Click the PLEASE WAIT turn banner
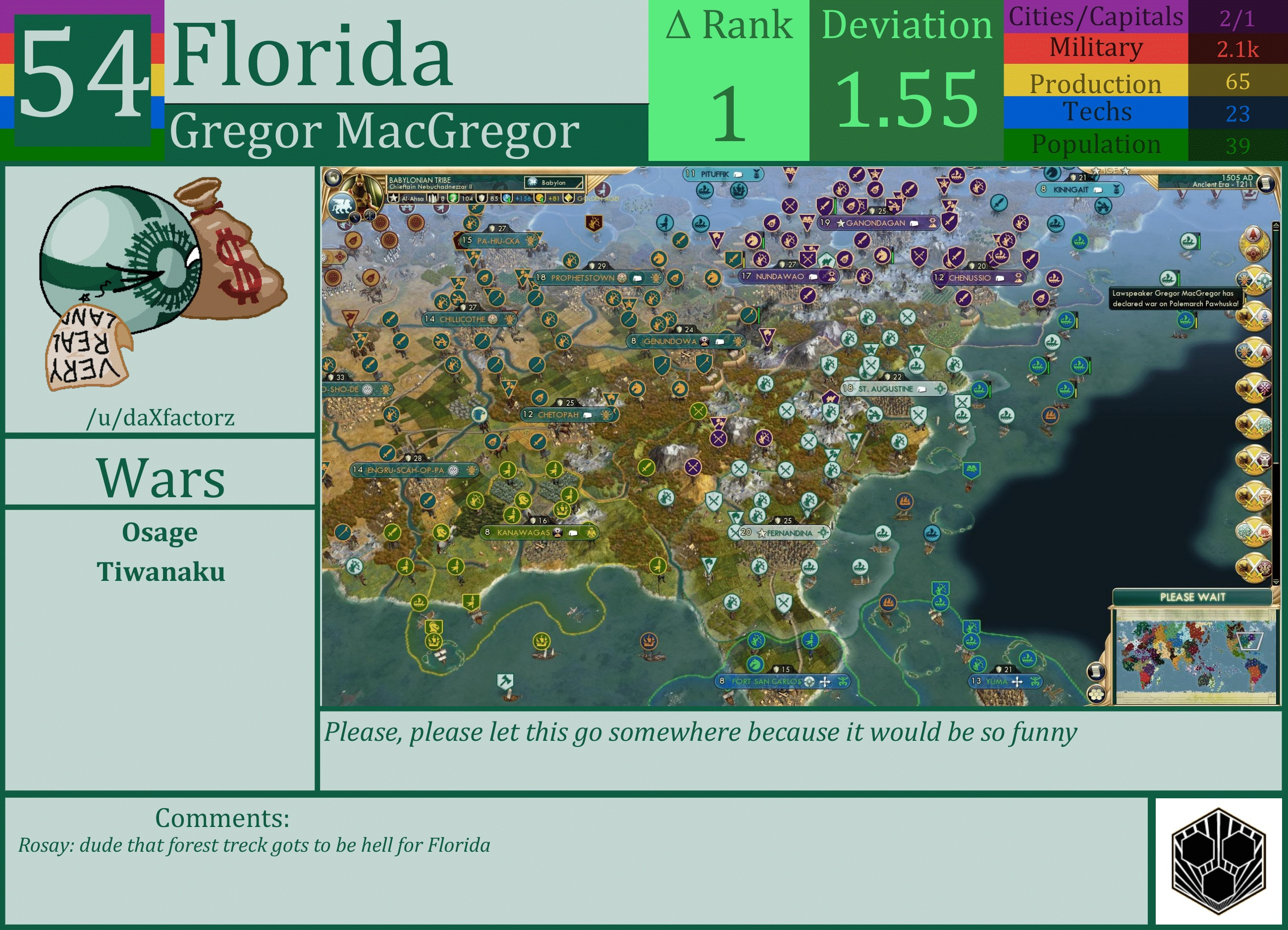This screenshot has height=930, width=1288. (x=1192, y=597)
